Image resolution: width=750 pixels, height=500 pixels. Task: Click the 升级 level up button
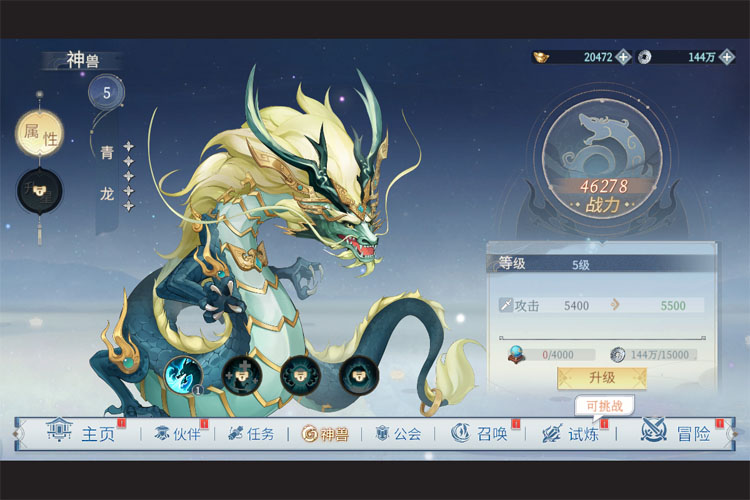[601, 378]
